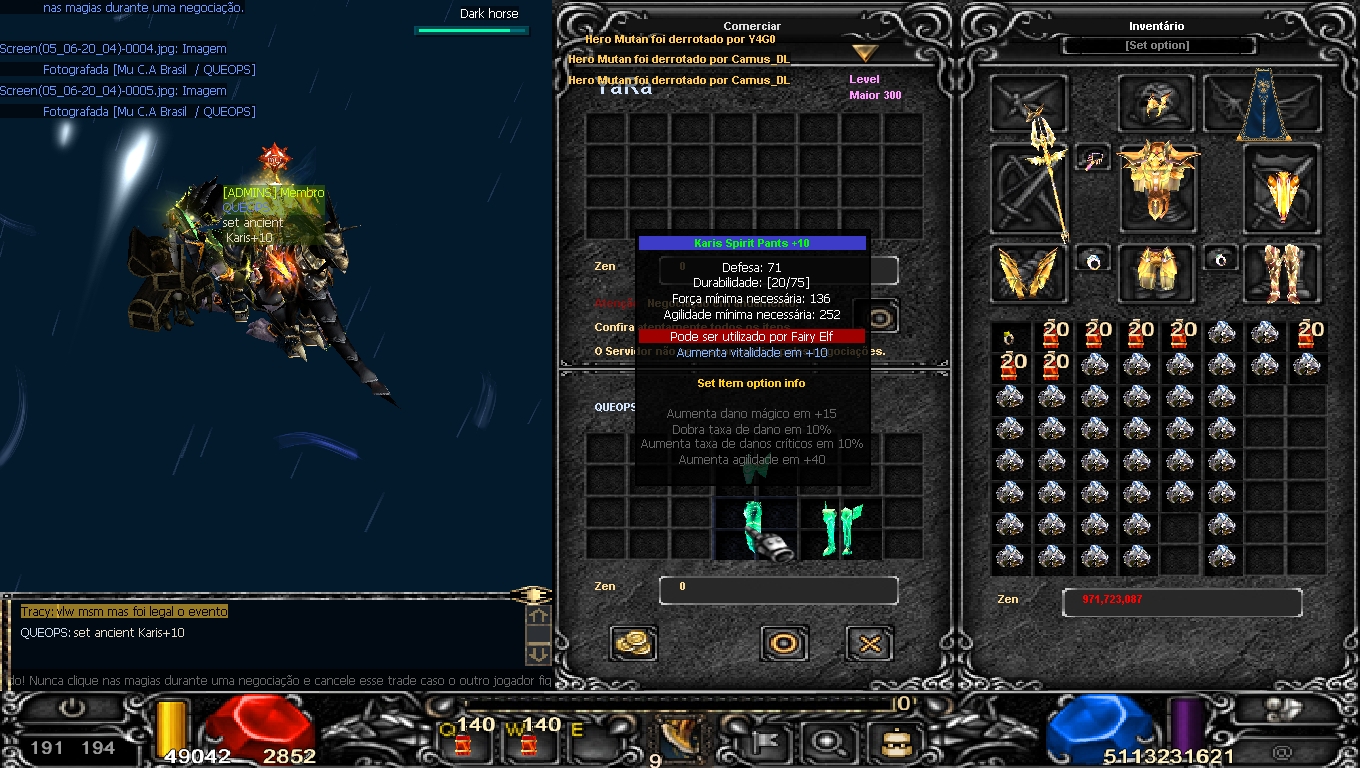Select the equipped golden helm slot
This screenshot has width=1360, height=768.
point(1156,103)
